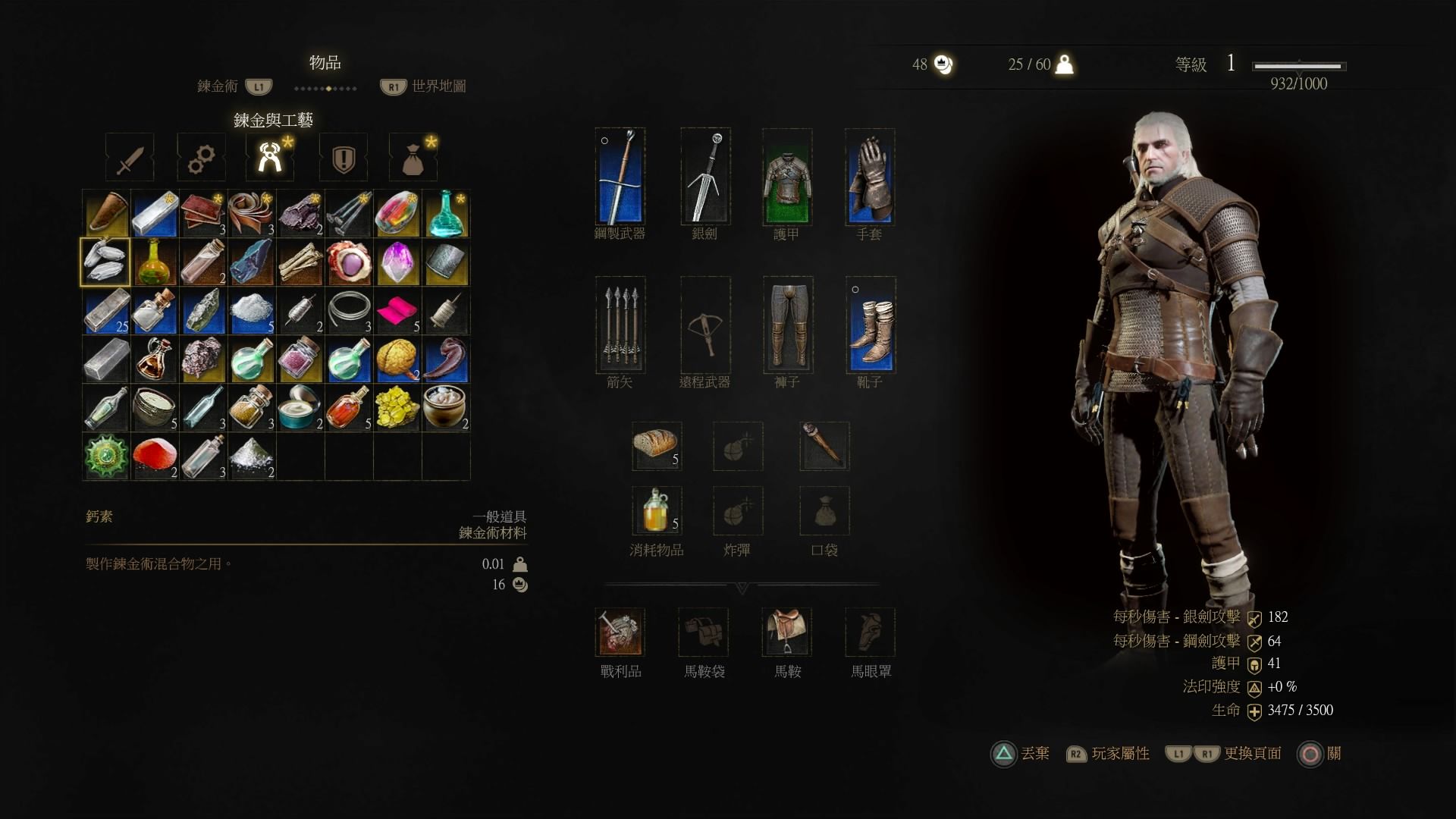Image resolution: width=1456 pixels, height=819 pixels.
Task: Switch to the weapons sword tab
Action: [x=130, y=158]
